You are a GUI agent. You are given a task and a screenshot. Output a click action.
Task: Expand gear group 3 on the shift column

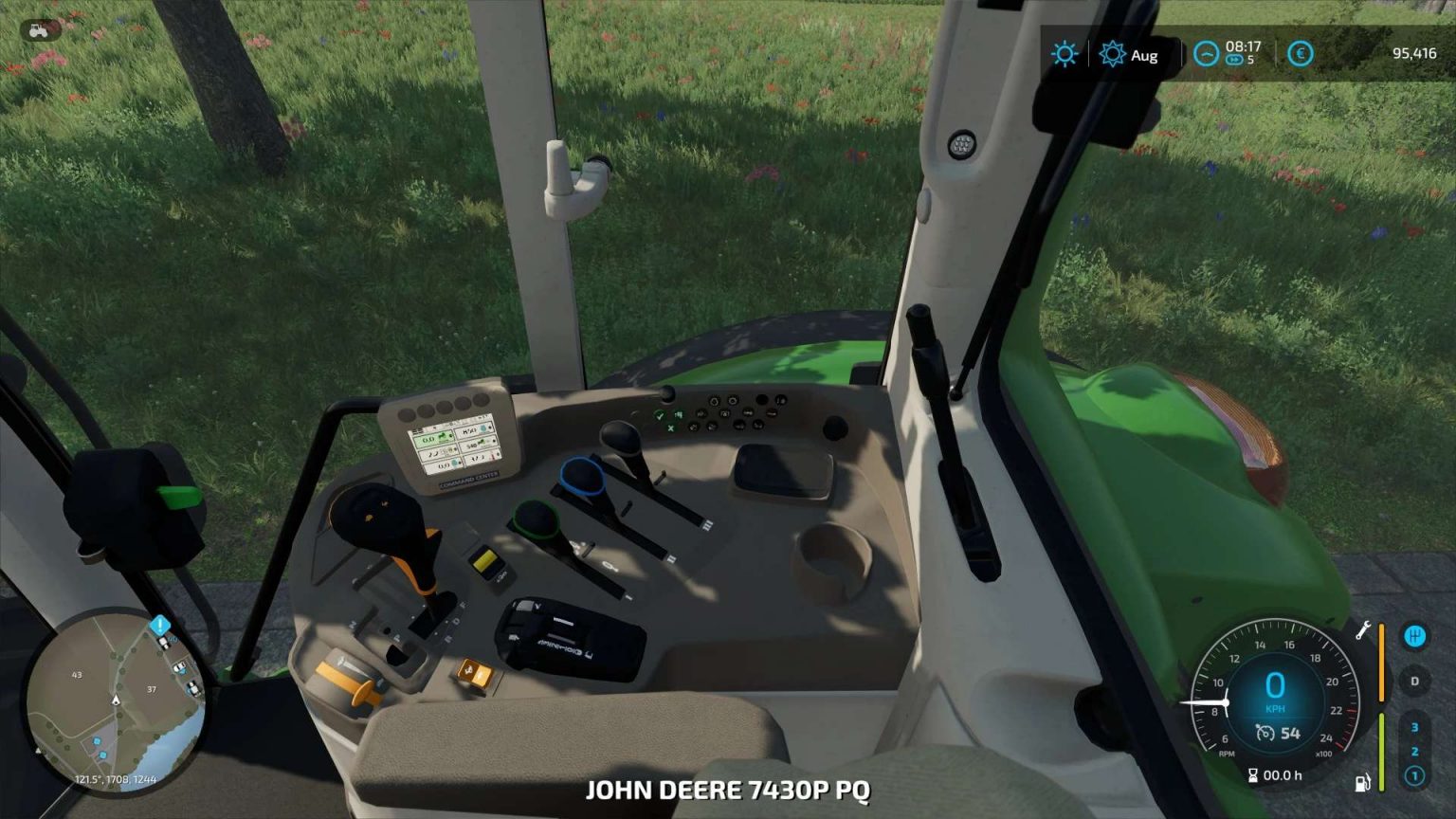pyautogui.click(x=1414, y=726)
